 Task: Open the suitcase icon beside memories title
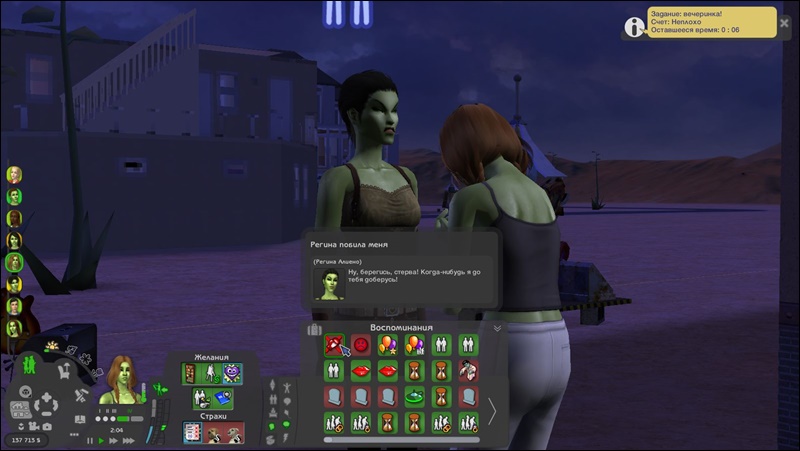314,329
